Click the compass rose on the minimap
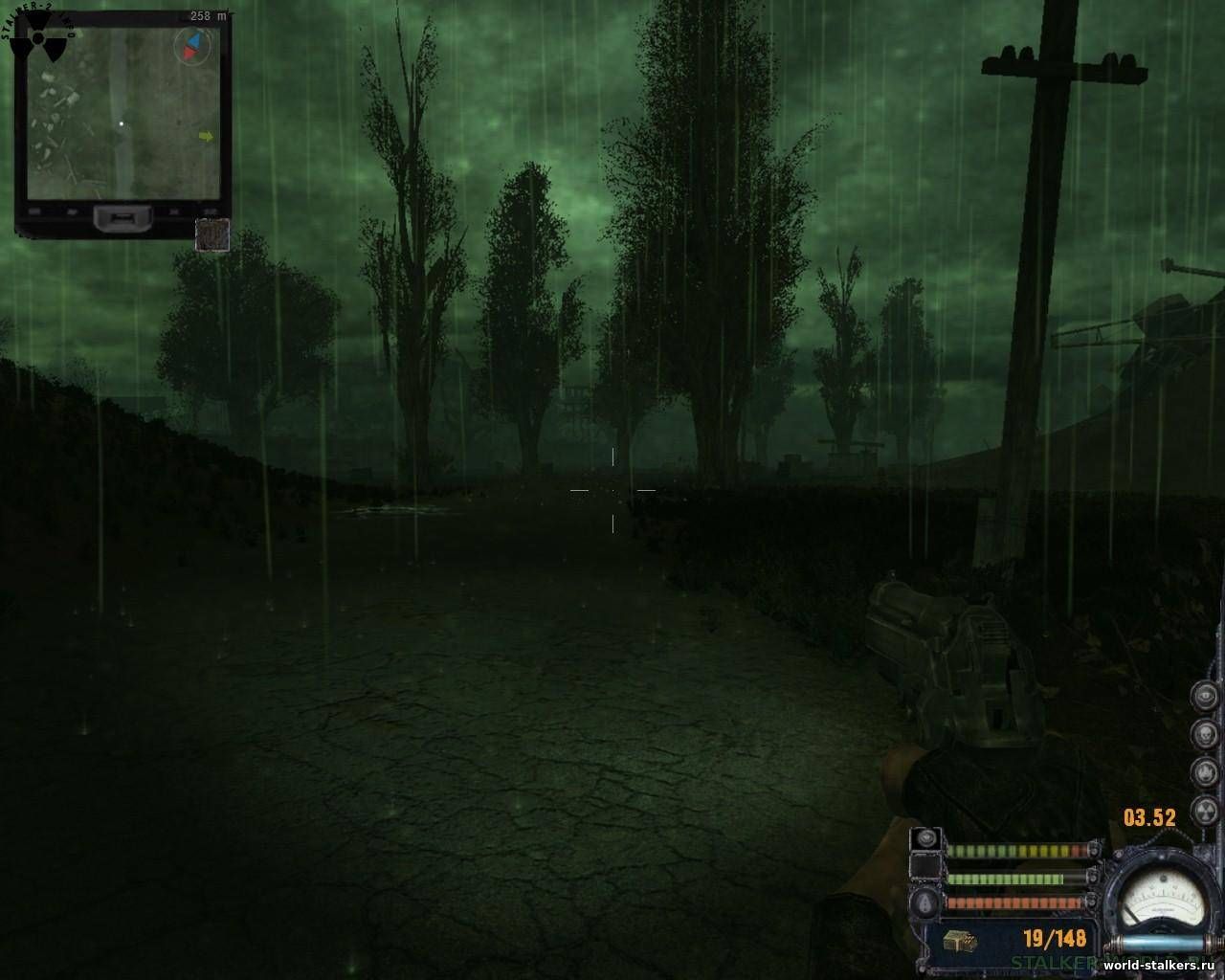The width and height of the screenshot is (1225, 980). pyautogui.click(x=193, y=45)
